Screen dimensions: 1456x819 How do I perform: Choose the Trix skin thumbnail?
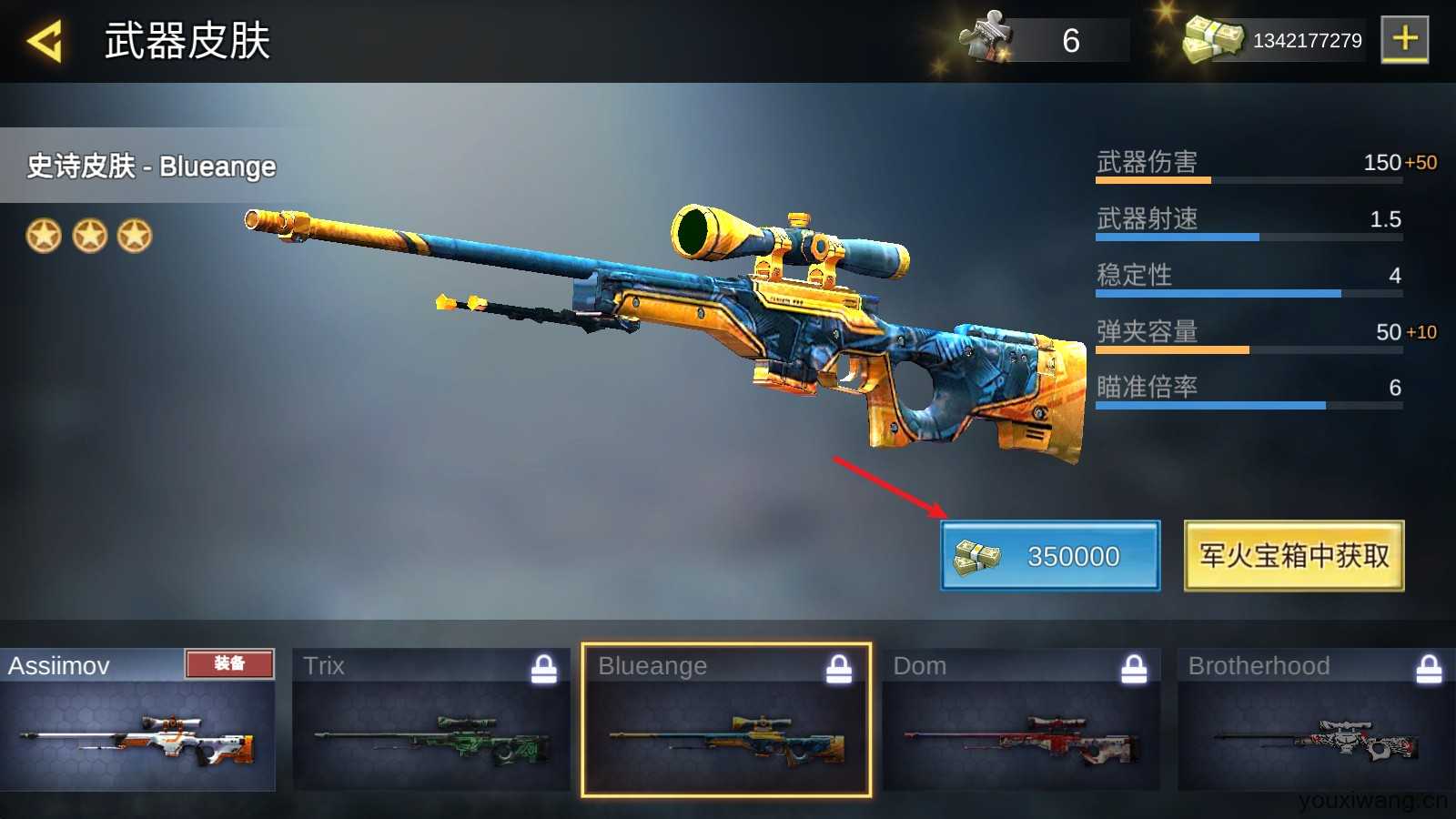click(431, 720)
